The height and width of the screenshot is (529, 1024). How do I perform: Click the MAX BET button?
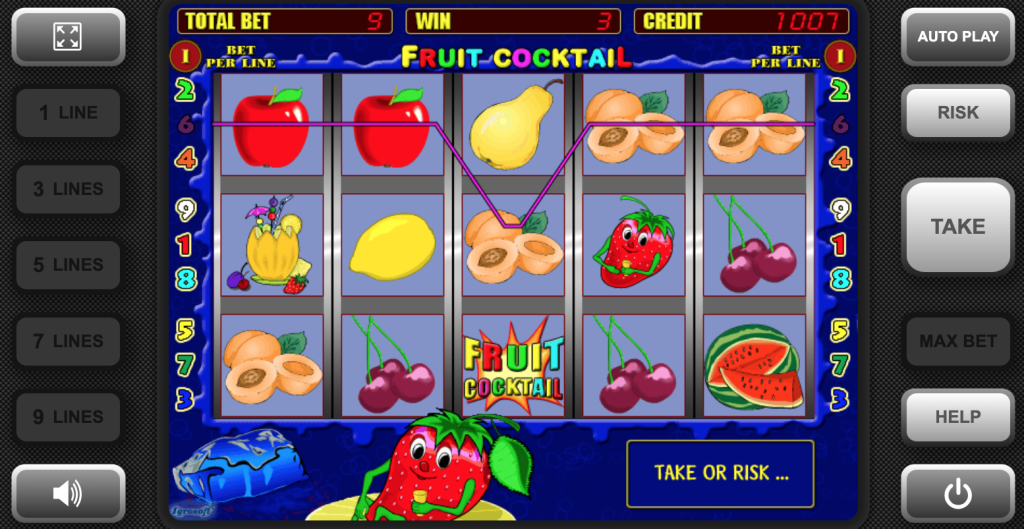point(957,341)
